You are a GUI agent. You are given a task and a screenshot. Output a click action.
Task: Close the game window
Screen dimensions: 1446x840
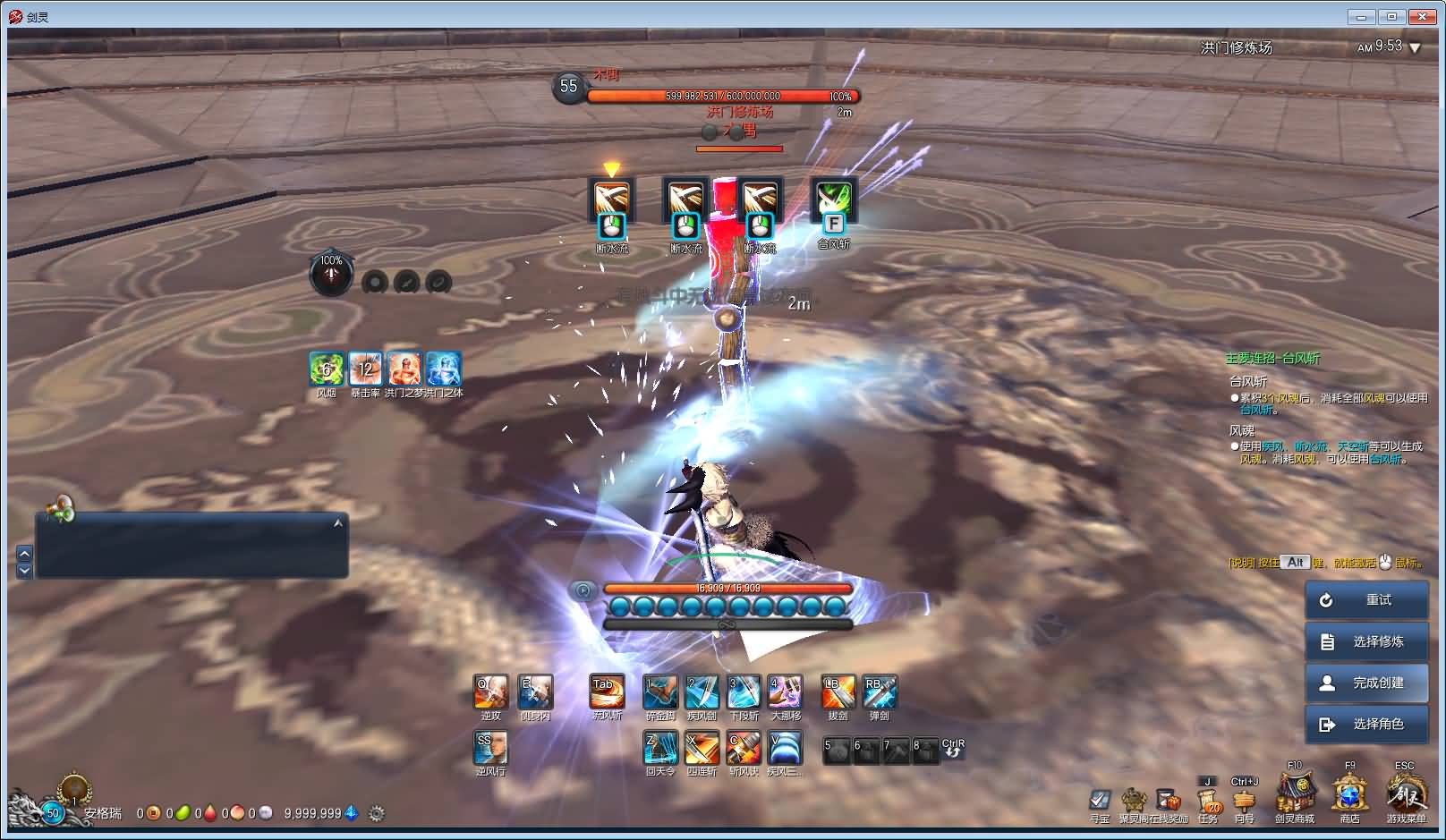click(1421, 16)
